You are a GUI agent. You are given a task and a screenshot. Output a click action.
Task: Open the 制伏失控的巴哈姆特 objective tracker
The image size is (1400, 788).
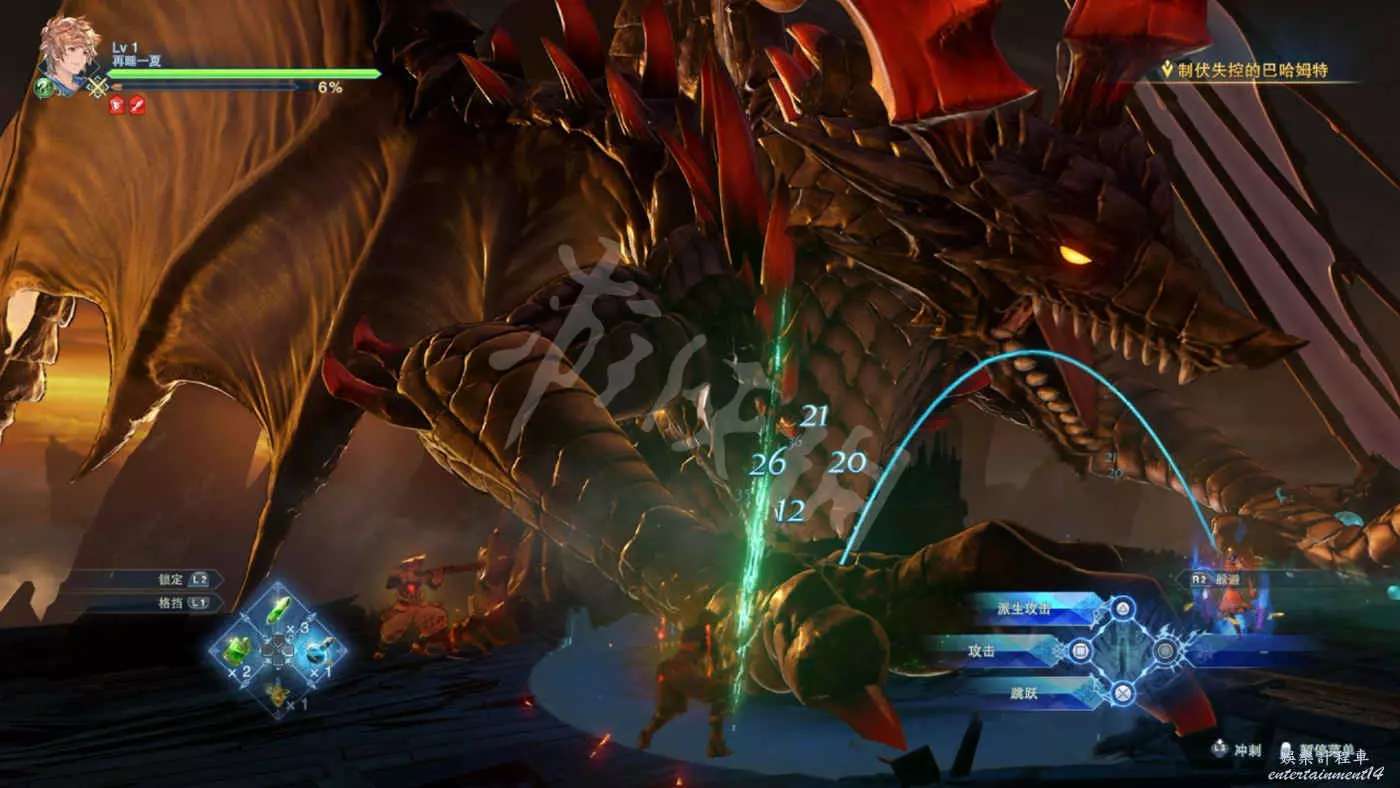1258,69
